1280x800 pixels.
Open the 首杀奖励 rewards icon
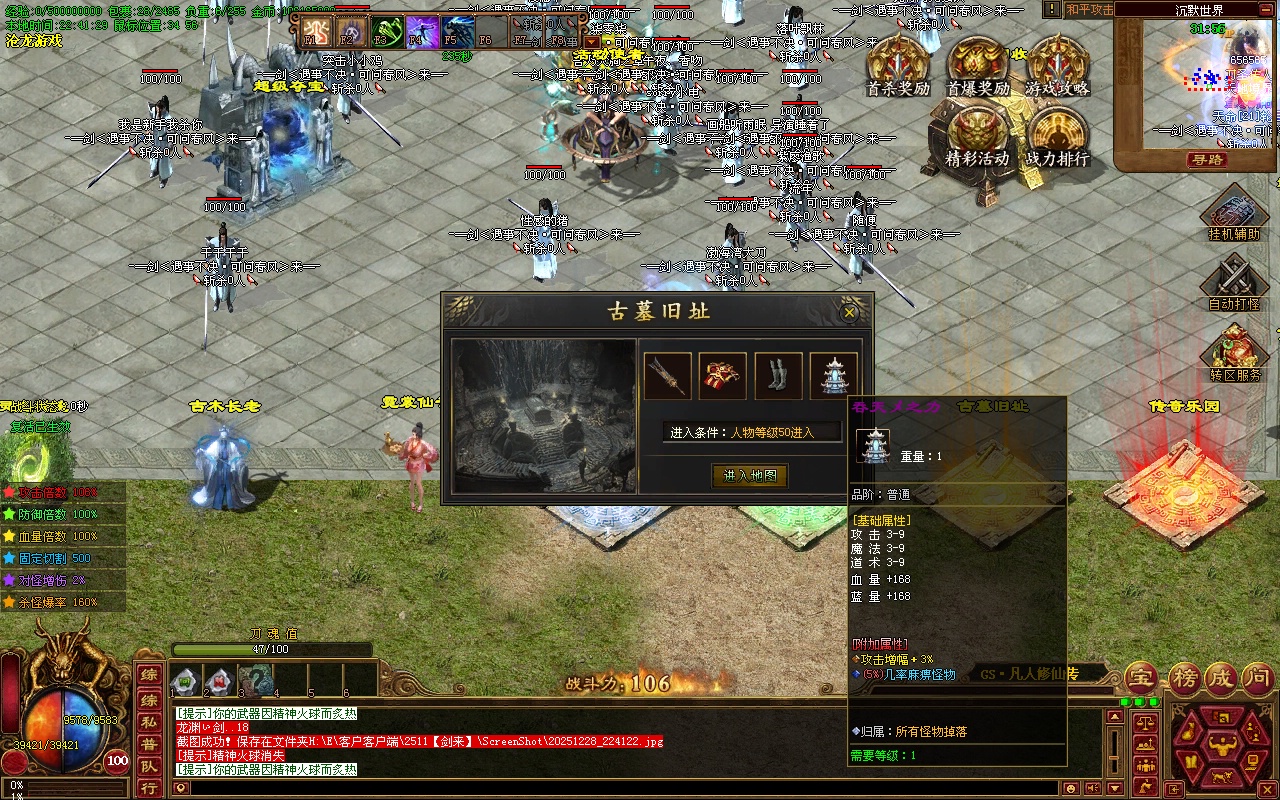897,65
